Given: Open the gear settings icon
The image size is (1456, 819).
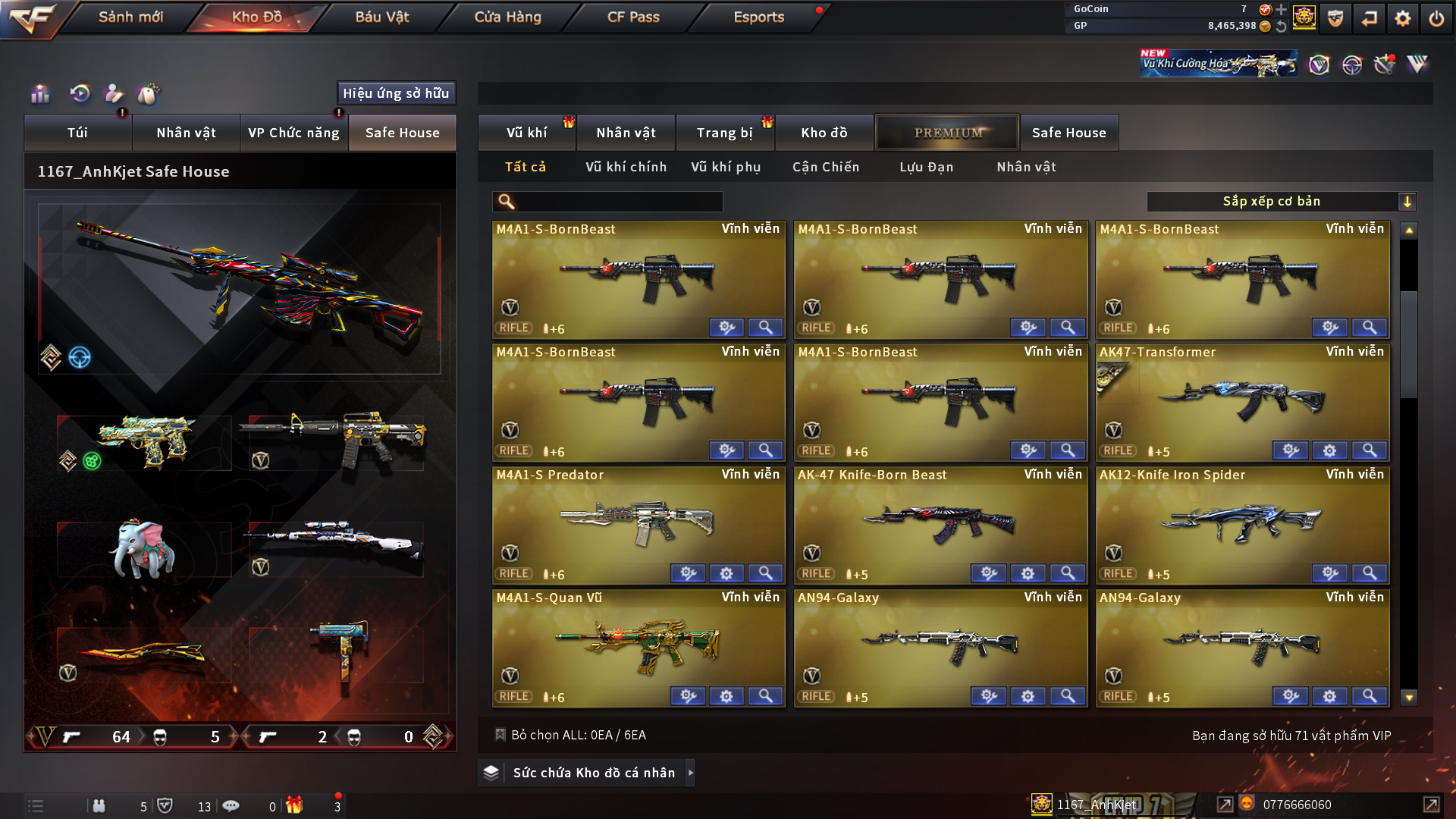Looking at the screenshot, I should [1402, 18].
